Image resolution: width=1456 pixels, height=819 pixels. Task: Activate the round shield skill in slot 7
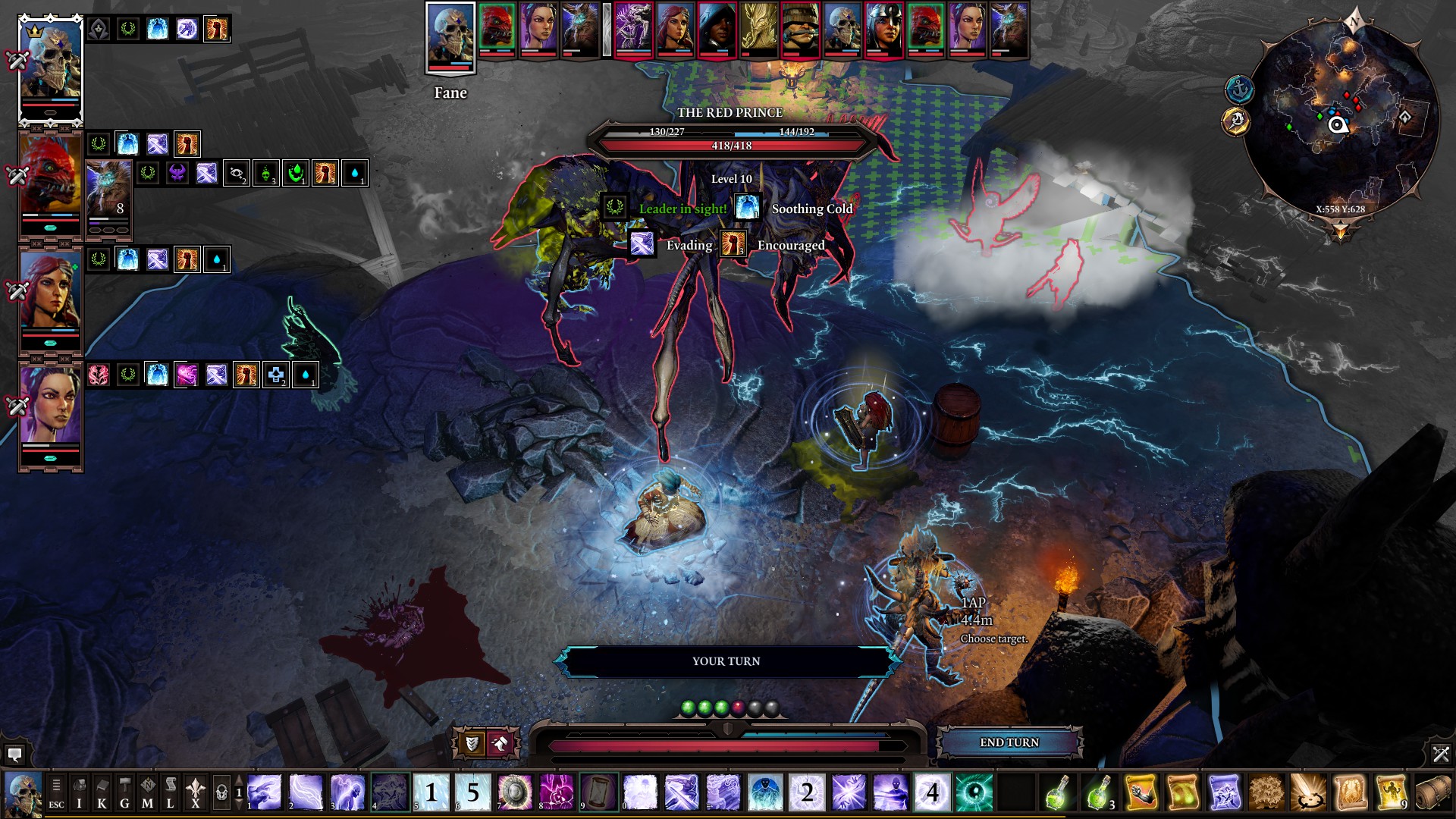click(x=516, y=792)
